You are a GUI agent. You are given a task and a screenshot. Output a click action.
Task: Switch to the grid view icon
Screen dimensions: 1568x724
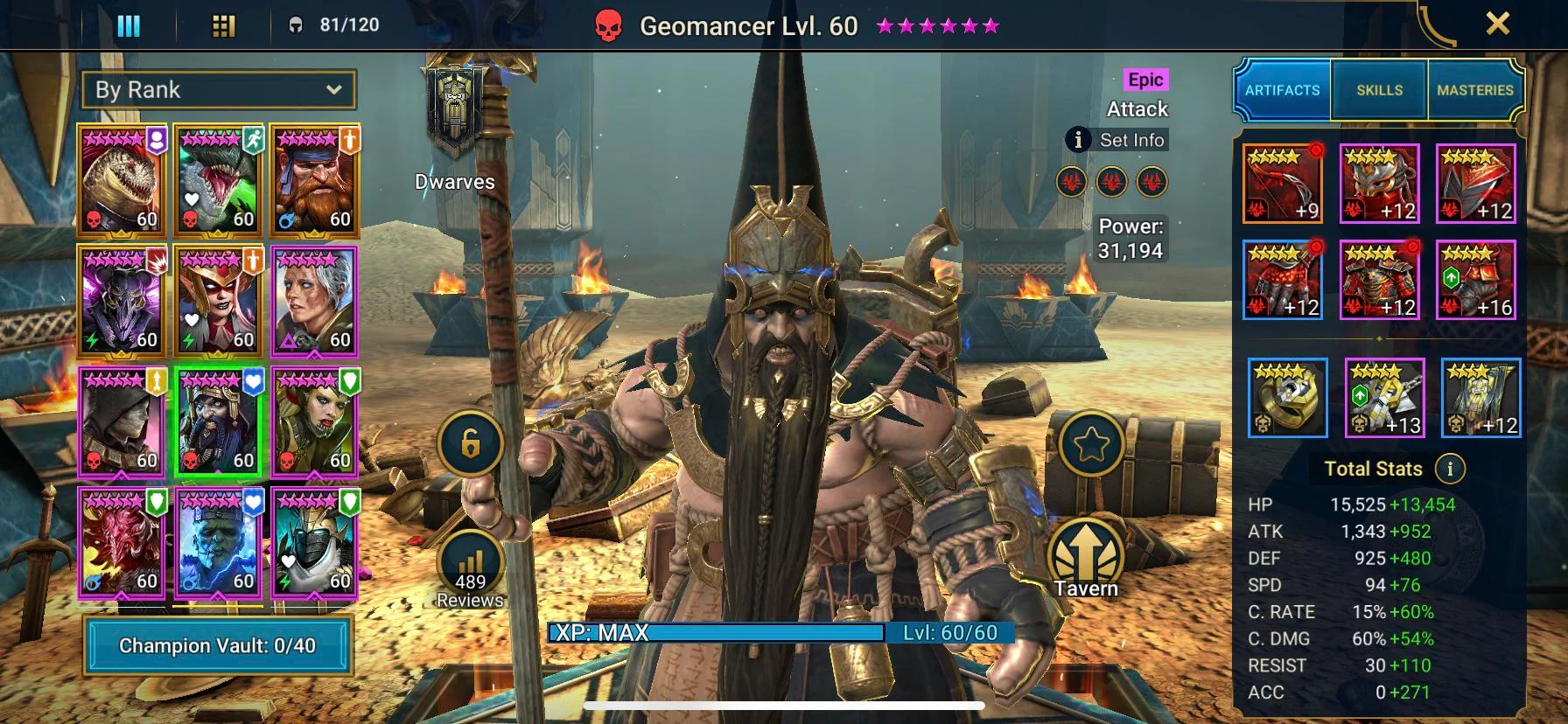[224, 25]
